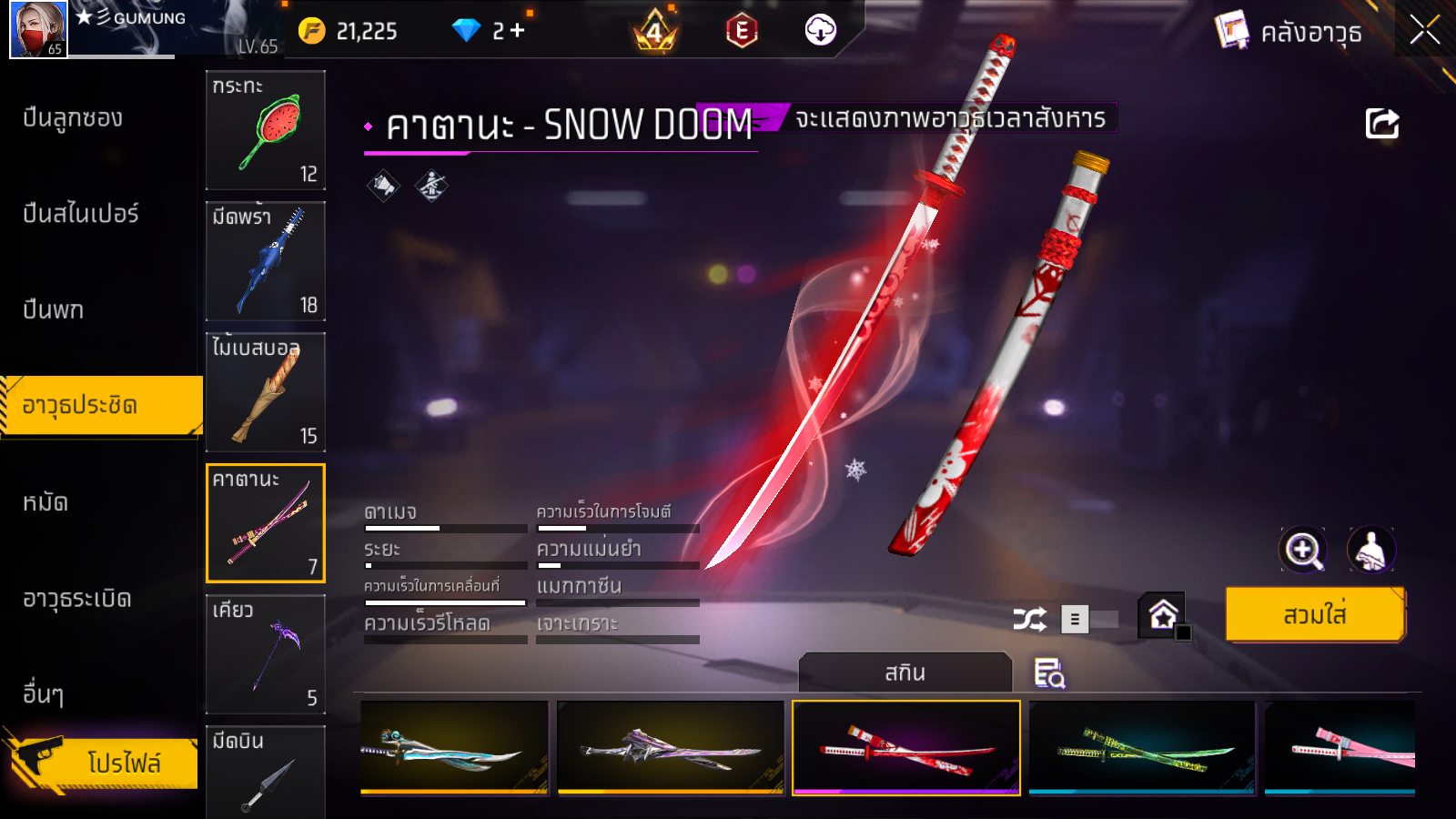Preview skin on character model icon
The height and width of the screenshot is (819, 1456).
tap(1370, 550)
